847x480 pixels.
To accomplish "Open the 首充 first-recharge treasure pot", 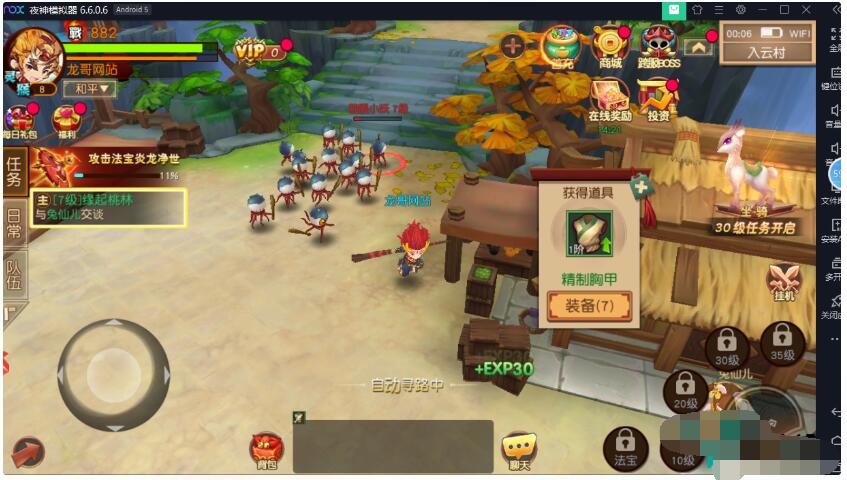I will tap(562, 45).
